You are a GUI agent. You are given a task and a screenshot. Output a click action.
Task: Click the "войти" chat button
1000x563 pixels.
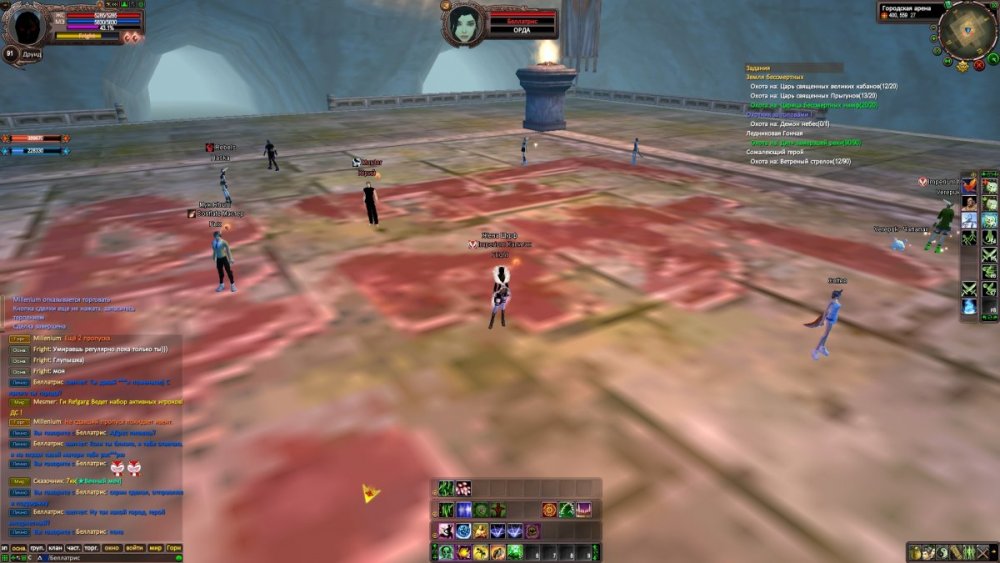[135, 548]
